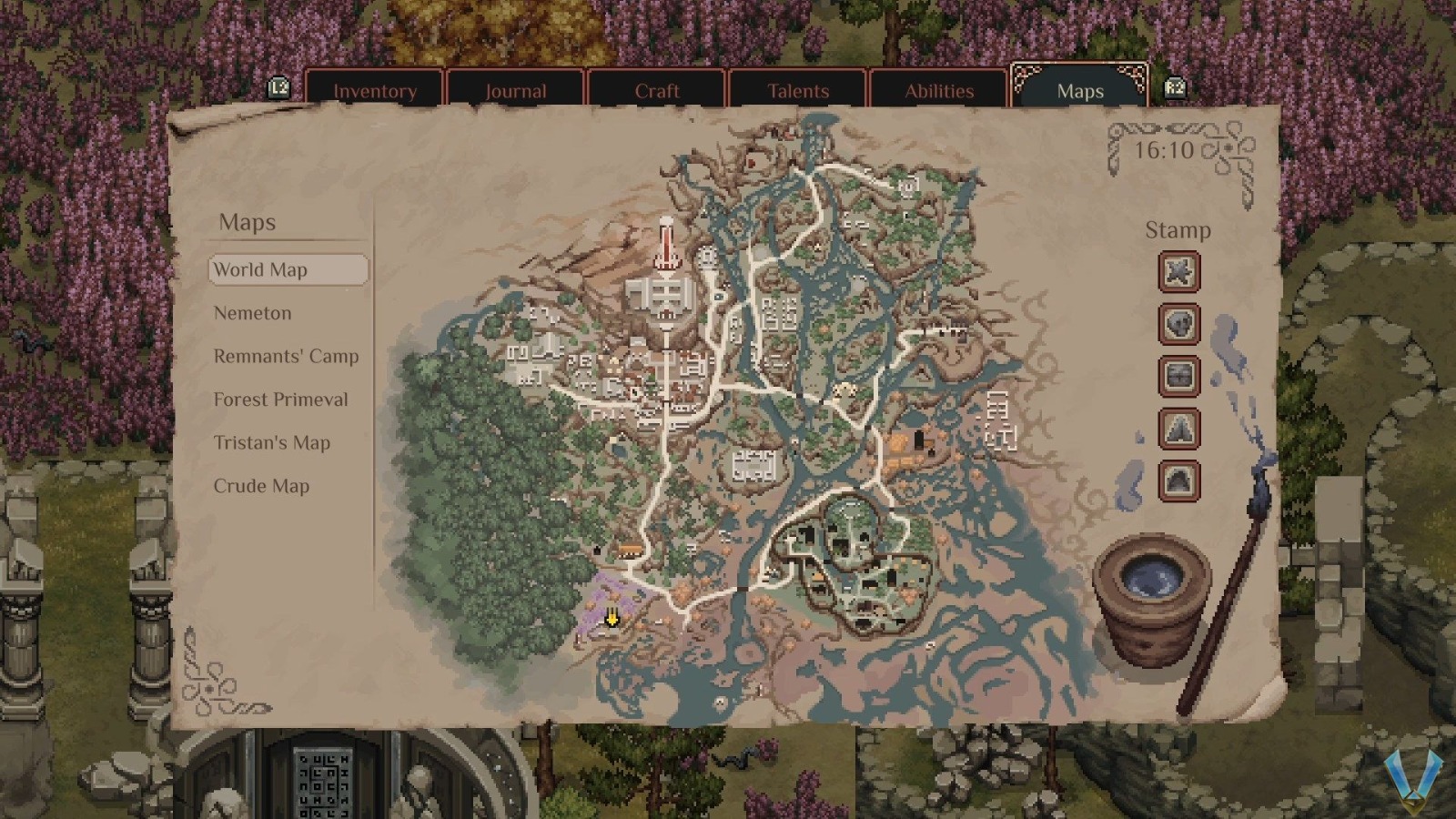Open the Journal tab
Screen dimensions: 1456x819
point(515,90)
